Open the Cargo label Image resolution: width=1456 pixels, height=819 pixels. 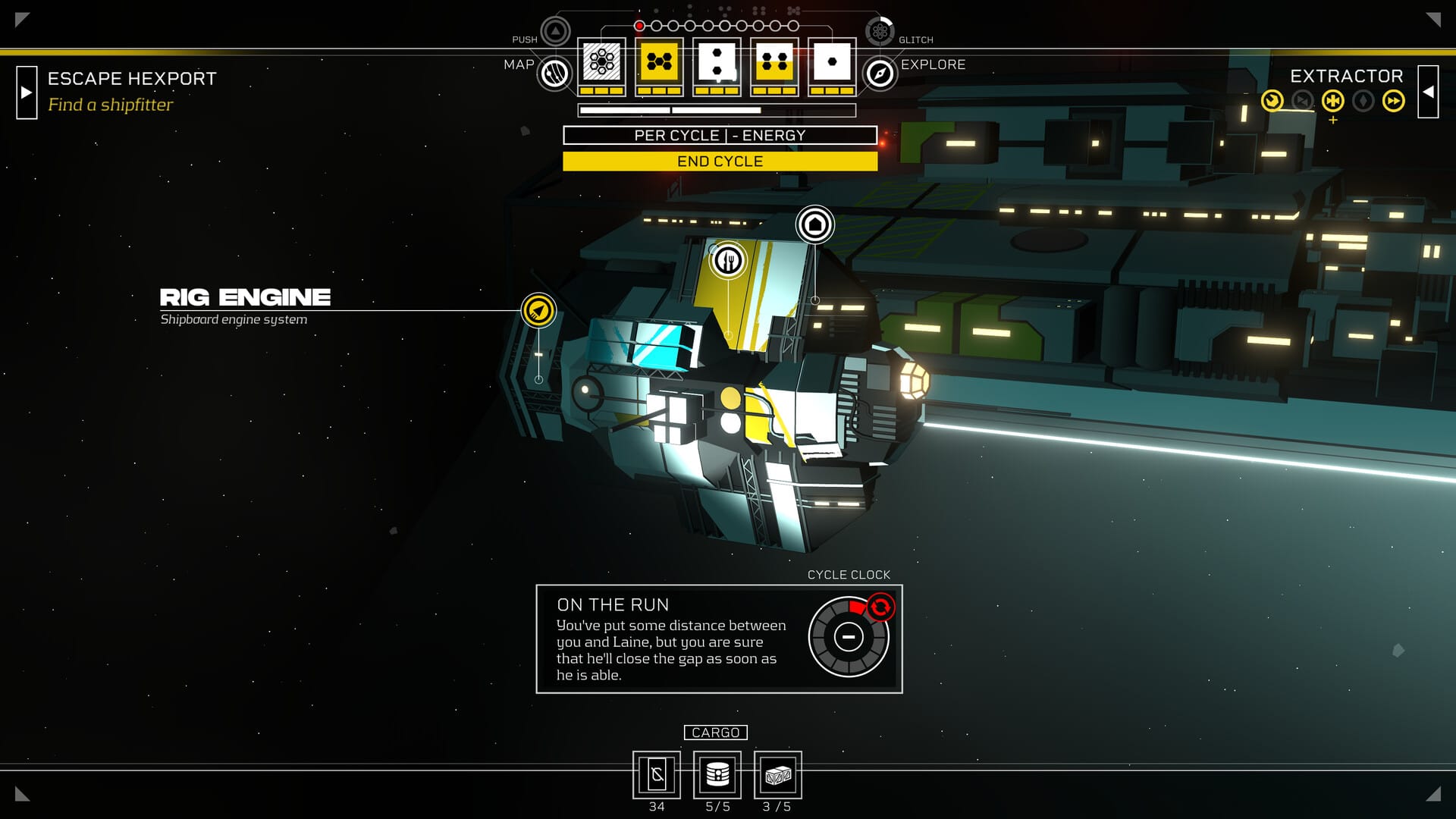(715, 733)
